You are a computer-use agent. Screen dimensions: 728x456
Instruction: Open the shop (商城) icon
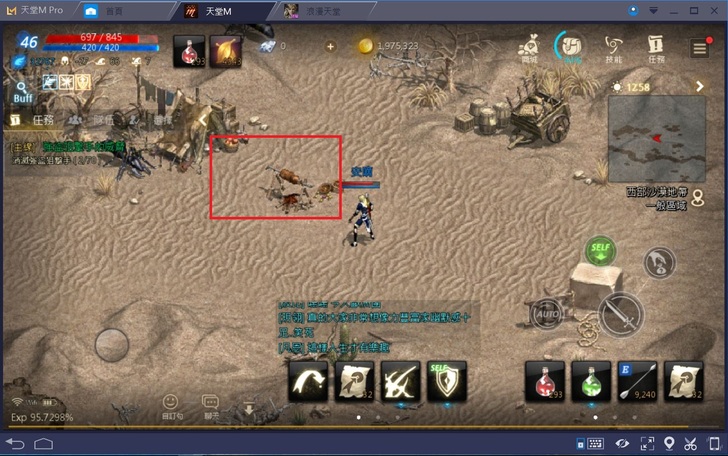click(530, 47)
